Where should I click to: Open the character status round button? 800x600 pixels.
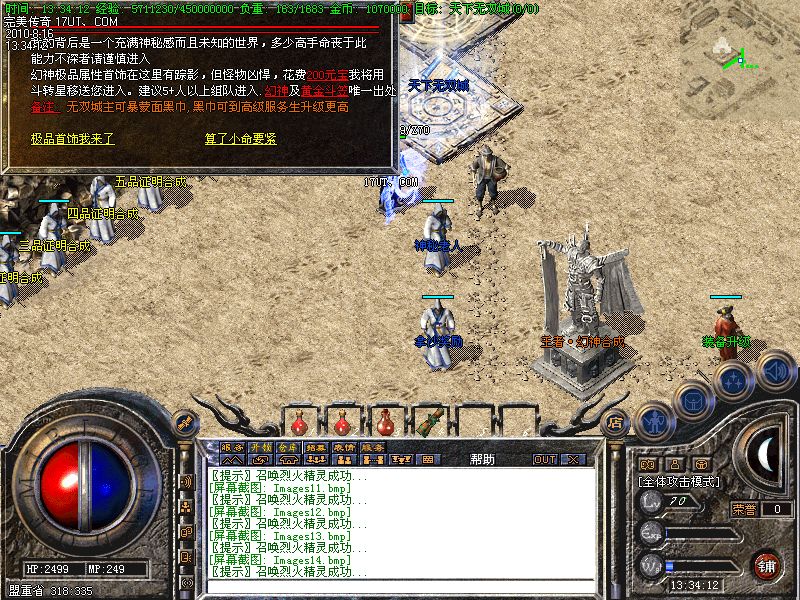(654, 420)
